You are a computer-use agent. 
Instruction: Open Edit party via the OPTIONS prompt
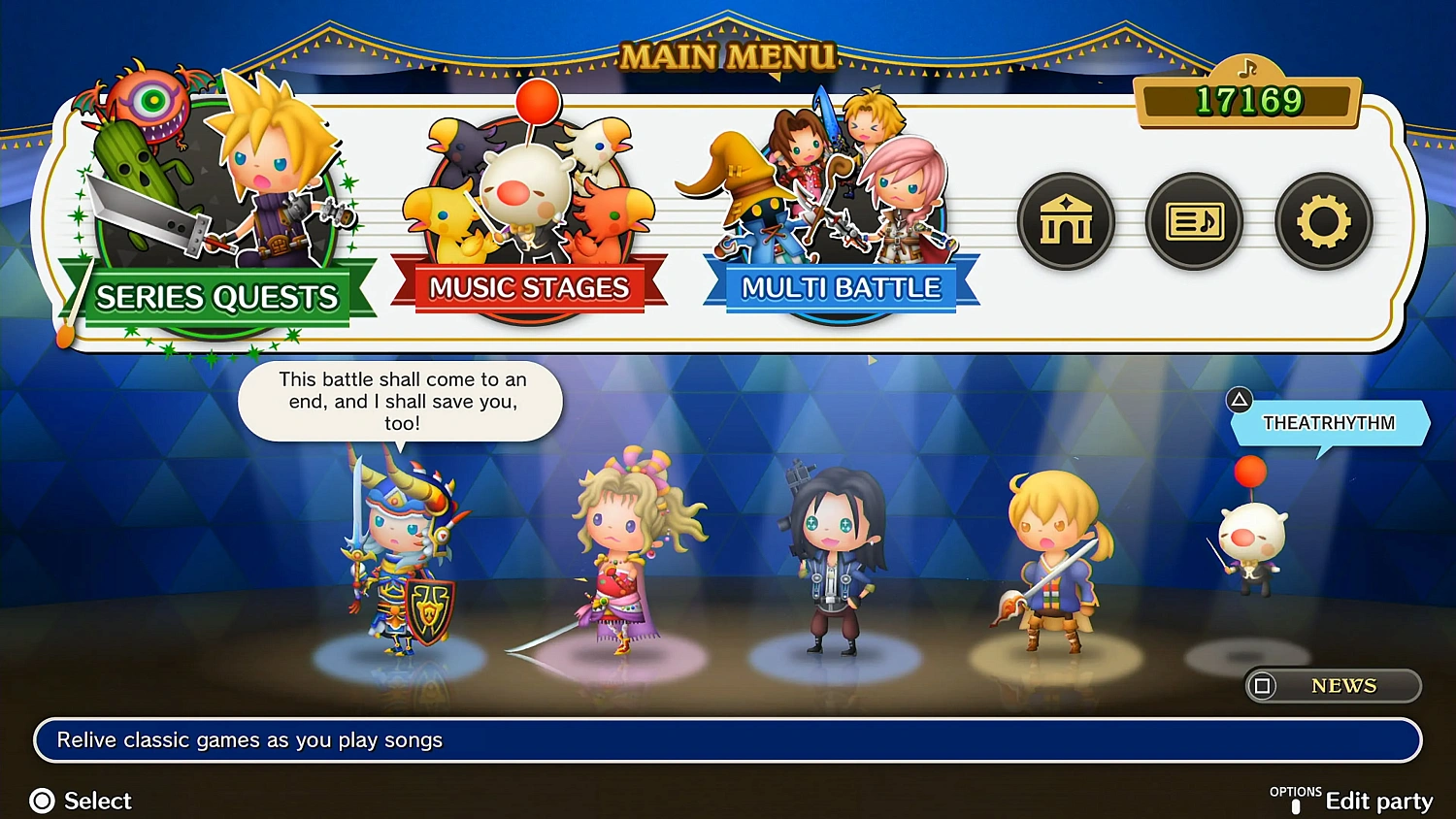(x=1378, y=800)
